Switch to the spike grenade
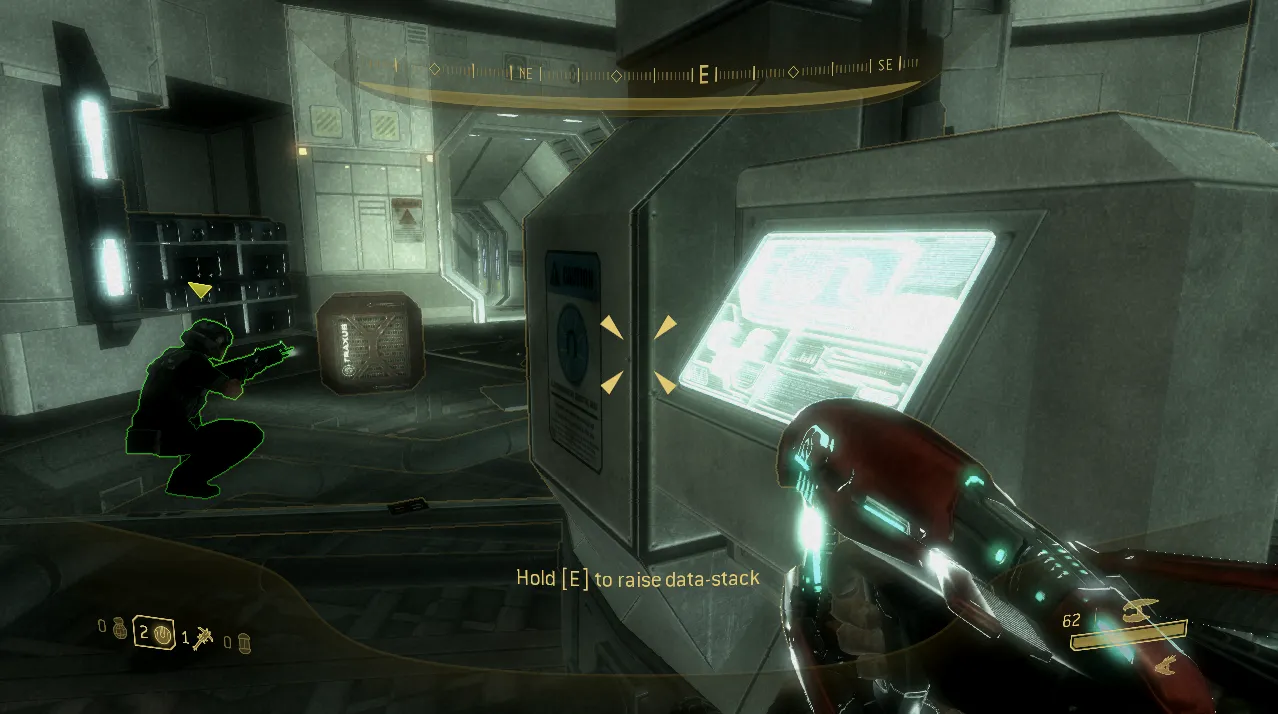 tap(205, 634)
